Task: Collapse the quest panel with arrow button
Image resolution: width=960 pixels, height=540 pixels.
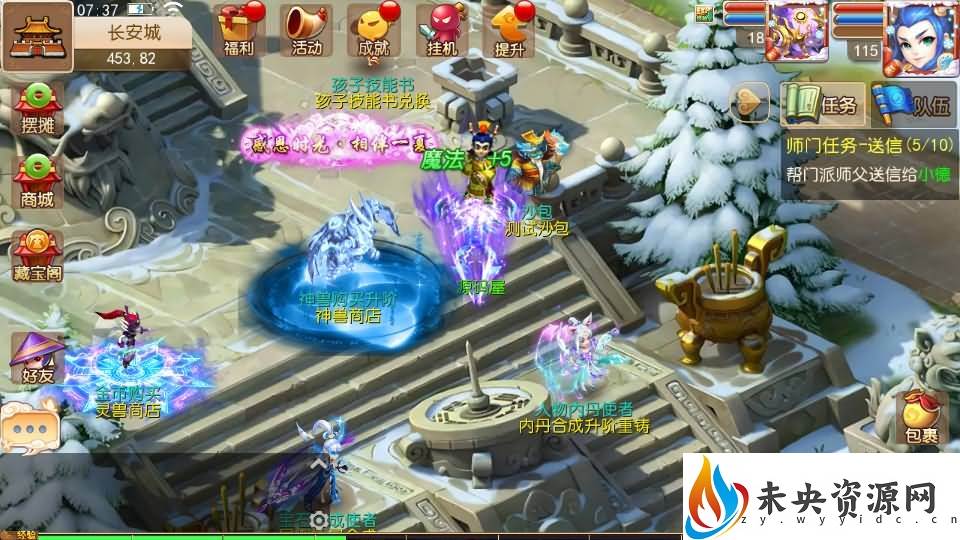Action: (x=750, y=103)
